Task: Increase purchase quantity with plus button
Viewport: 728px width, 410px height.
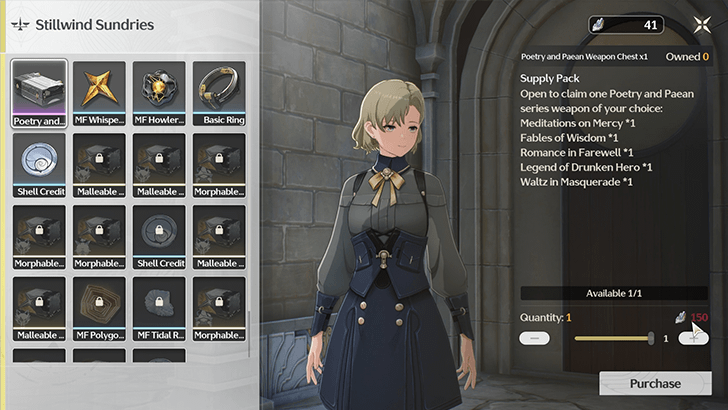Action: point(693,338)
